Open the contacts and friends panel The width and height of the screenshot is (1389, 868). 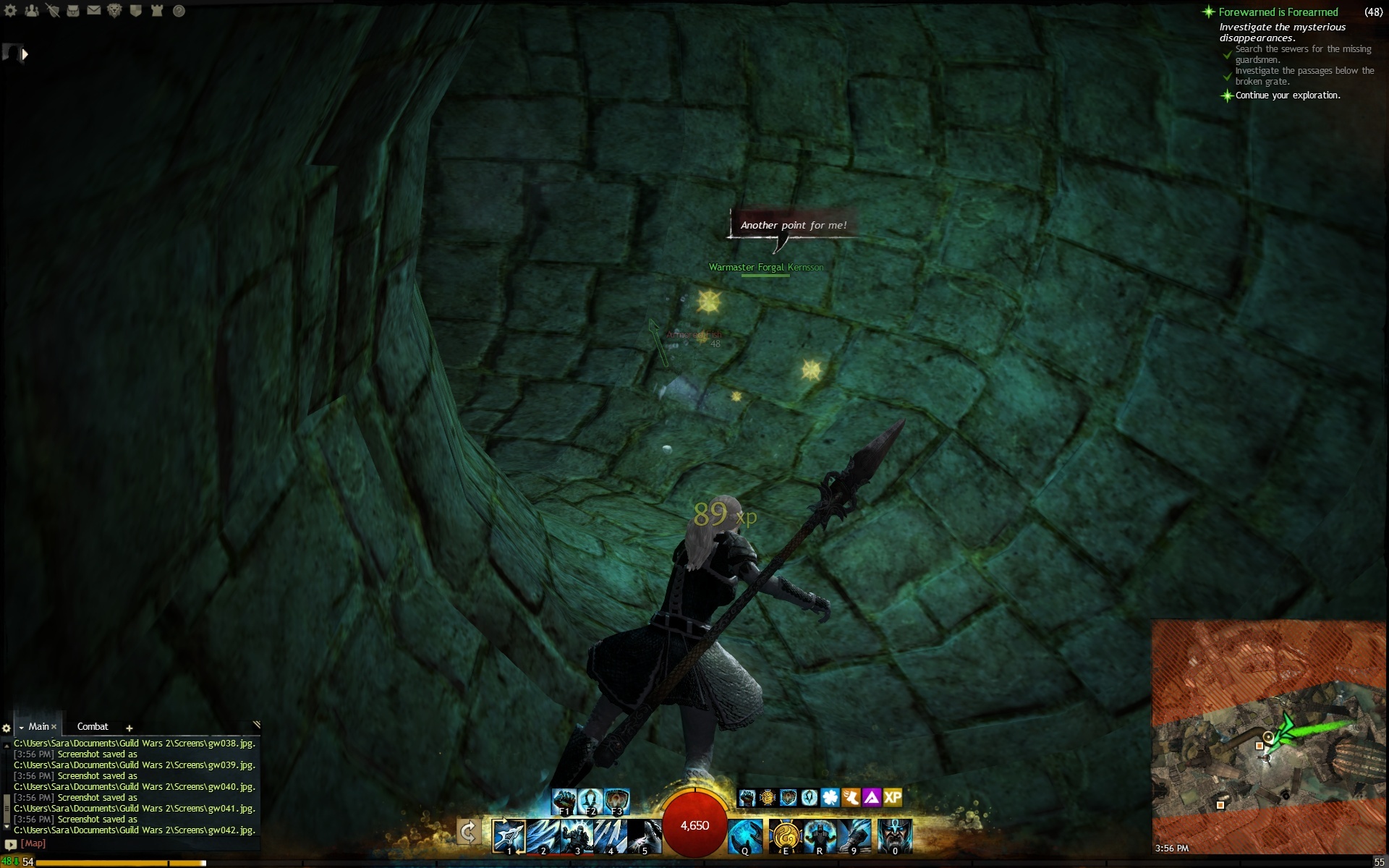(31, 11)
